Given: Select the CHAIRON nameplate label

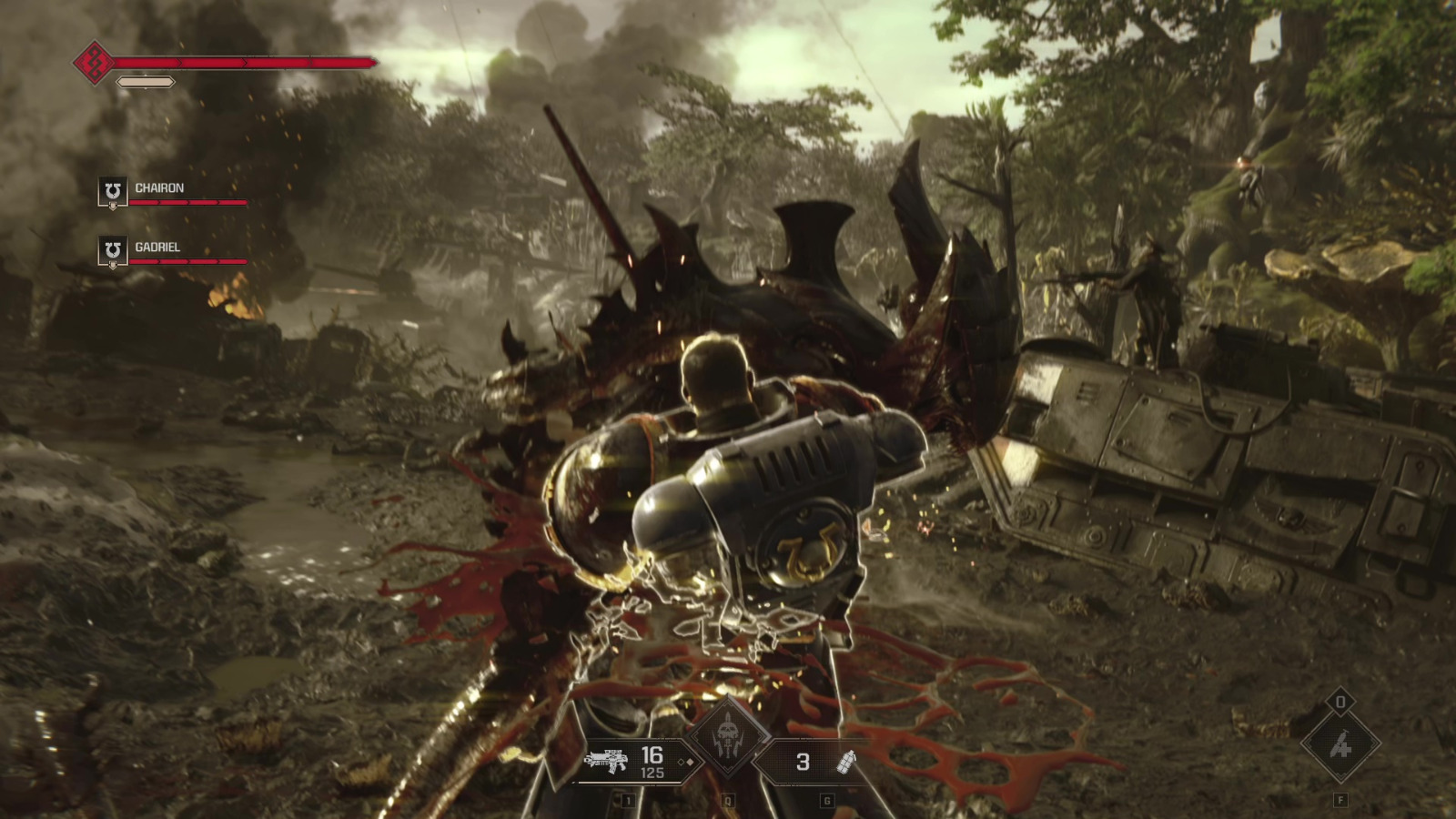Looking at the screenshot, I should point(159,188).
